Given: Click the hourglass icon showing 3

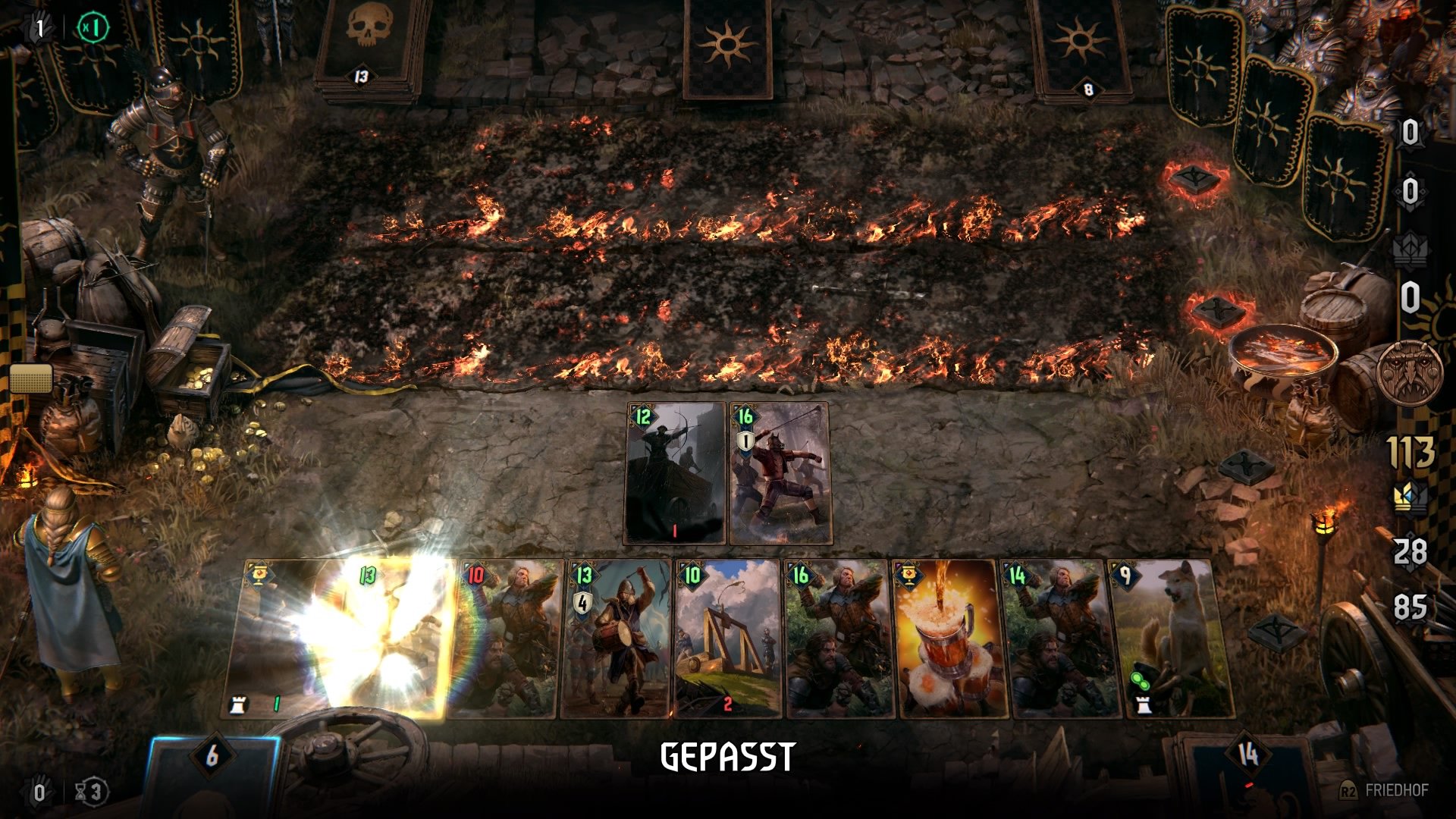Looking at the screenshot, I should (91, 792).
